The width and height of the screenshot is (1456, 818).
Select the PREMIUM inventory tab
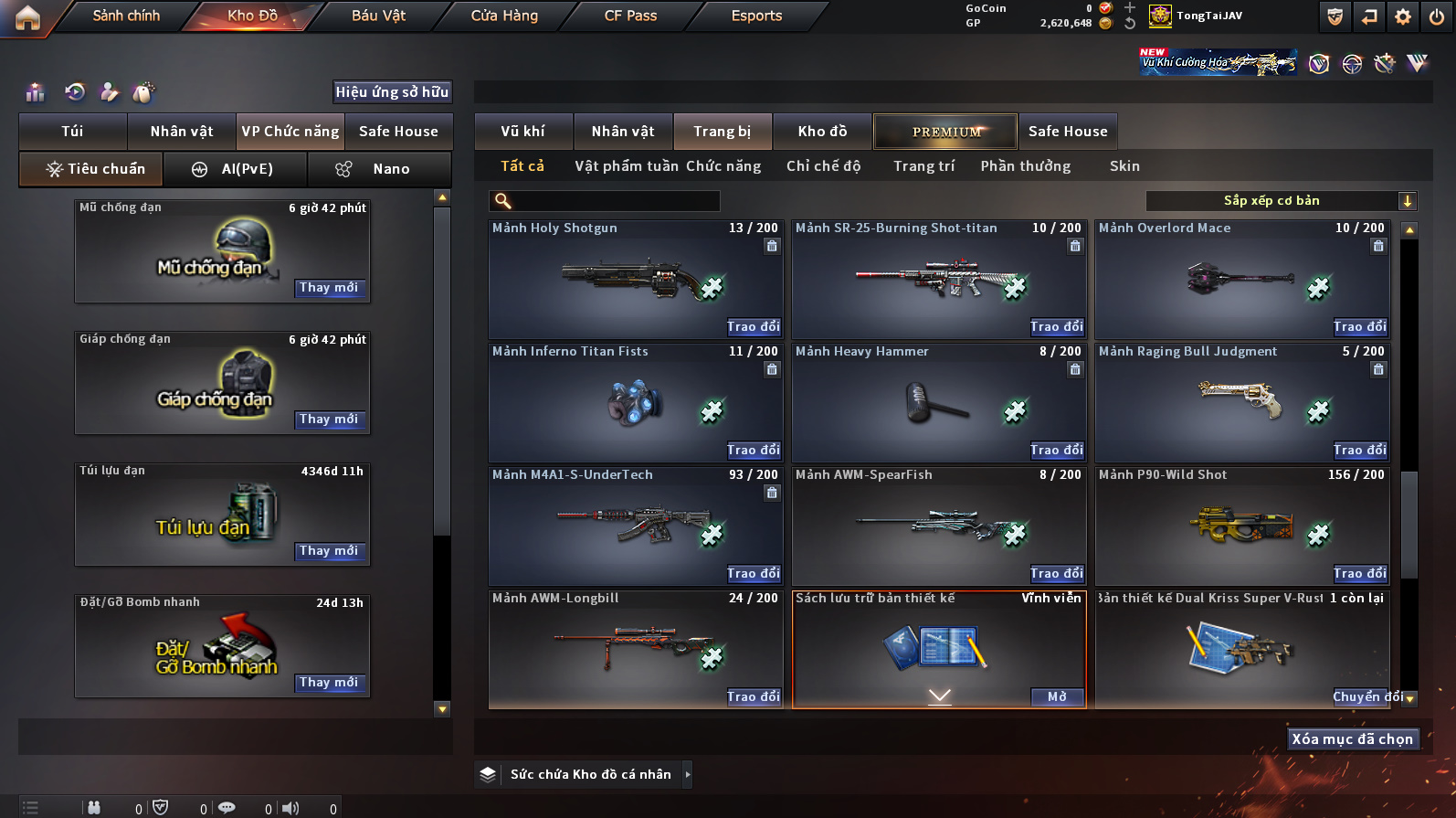[x=945, y=132]
